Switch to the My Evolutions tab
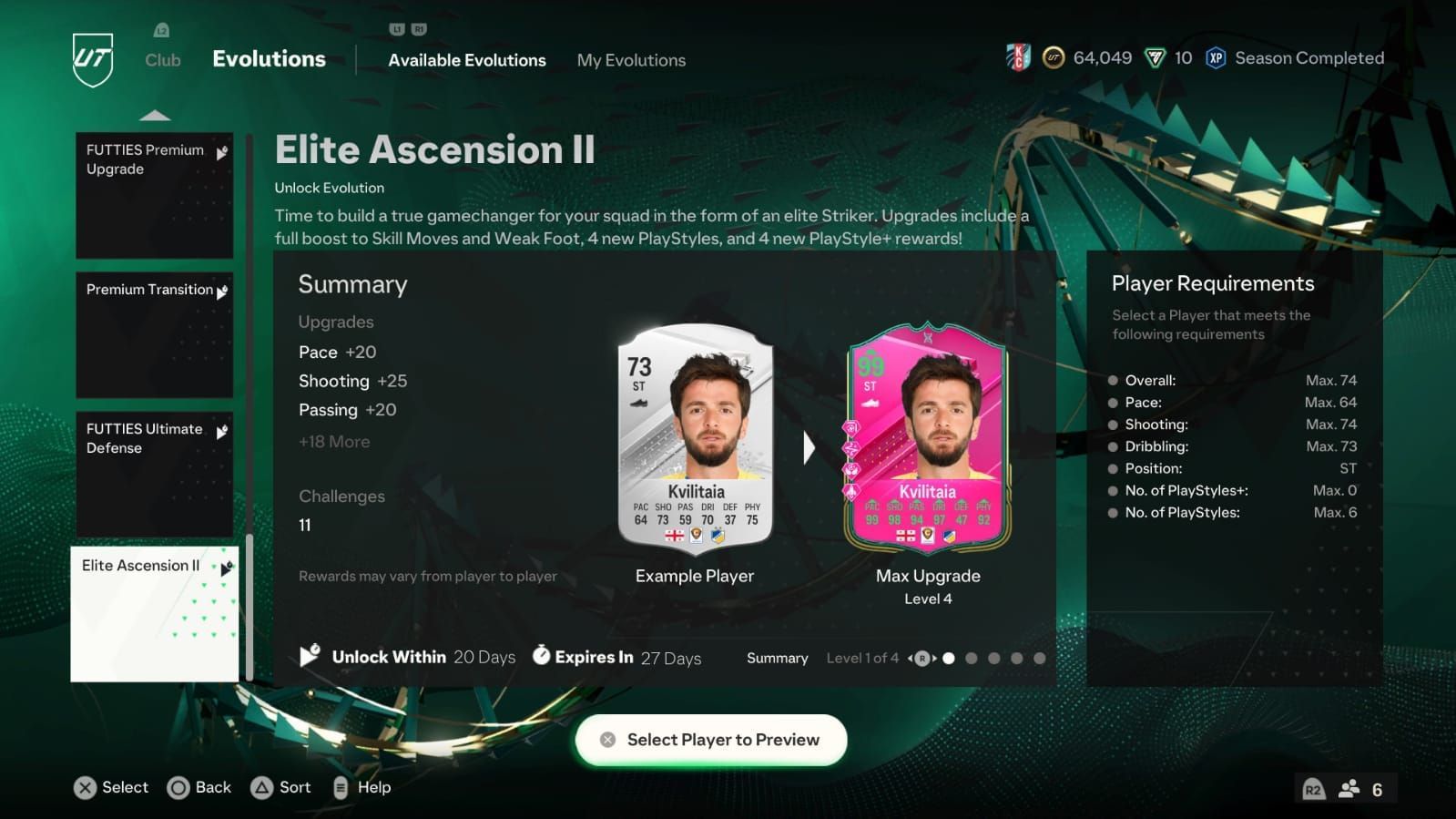 pyautogui.click(x=631, y=60)
